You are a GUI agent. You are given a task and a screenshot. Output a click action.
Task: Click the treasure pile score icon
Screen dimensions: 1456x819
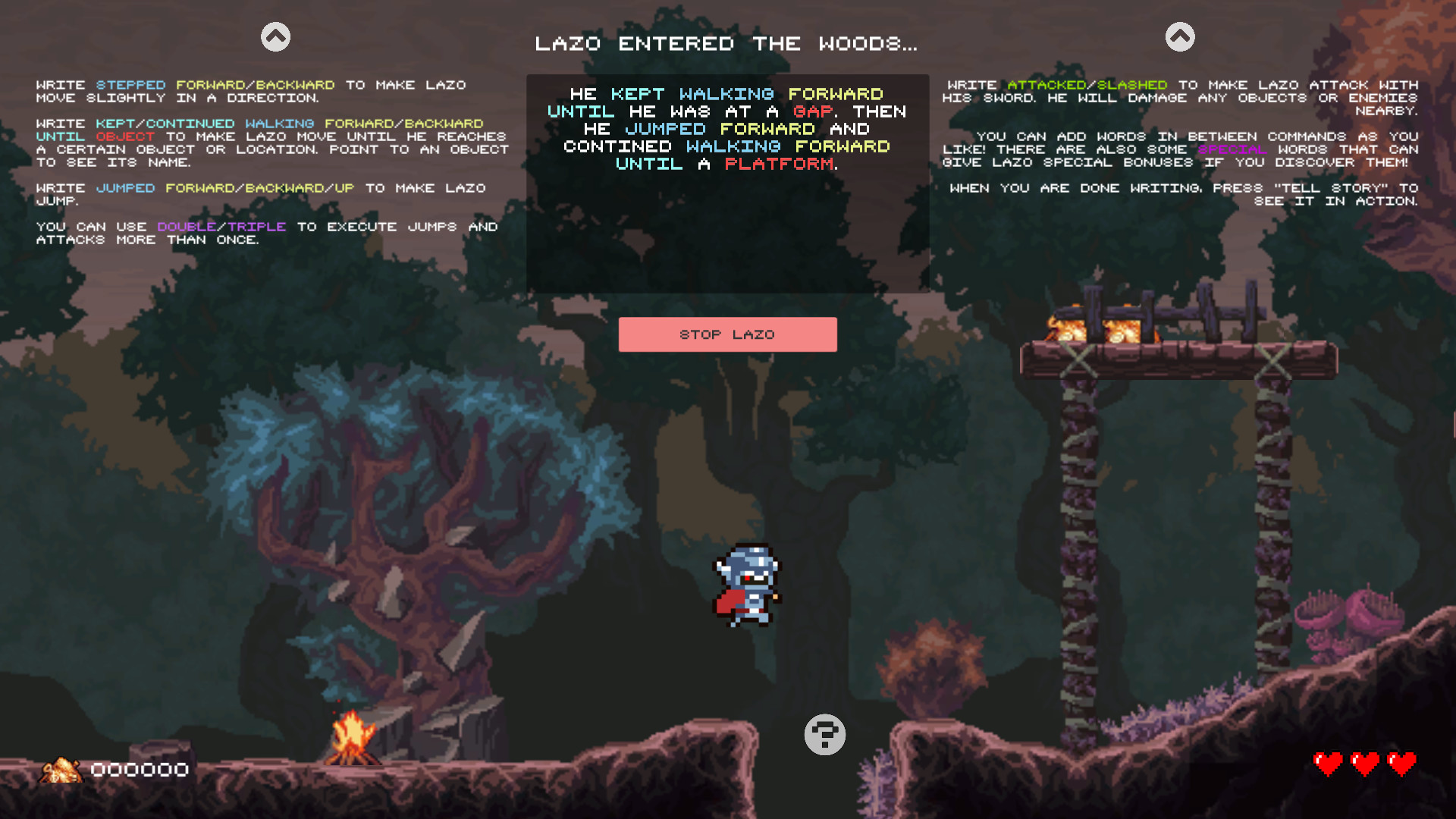(62, 770)
